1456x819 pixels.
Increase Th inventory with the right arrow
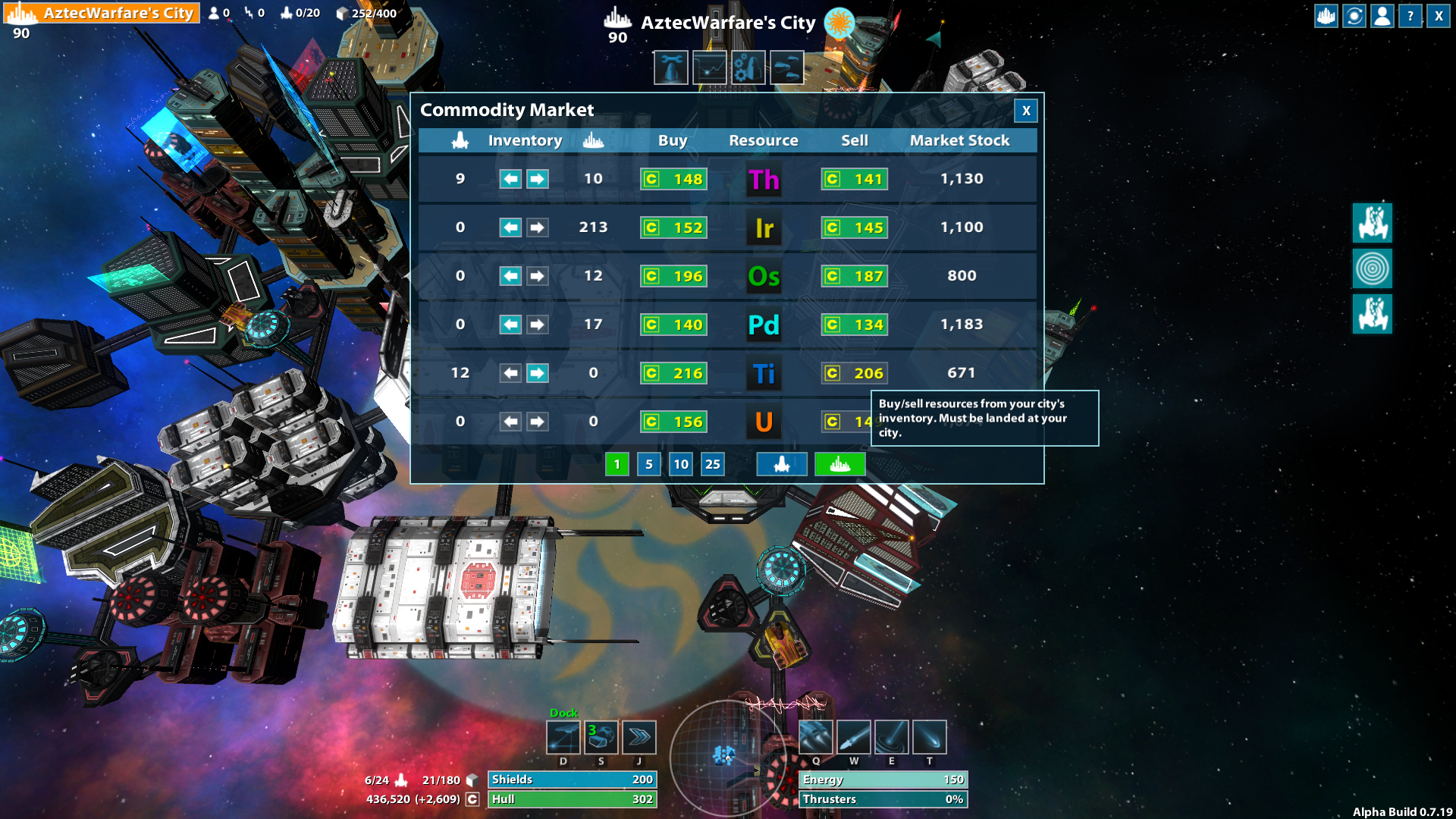(x=537, y=179)
